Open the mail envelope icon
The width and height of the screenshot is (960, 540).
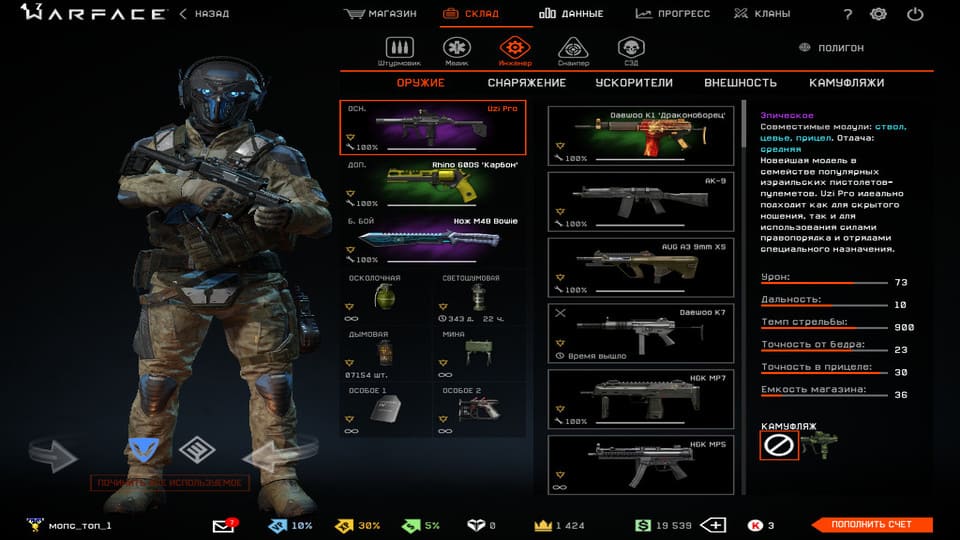(222, 526)
